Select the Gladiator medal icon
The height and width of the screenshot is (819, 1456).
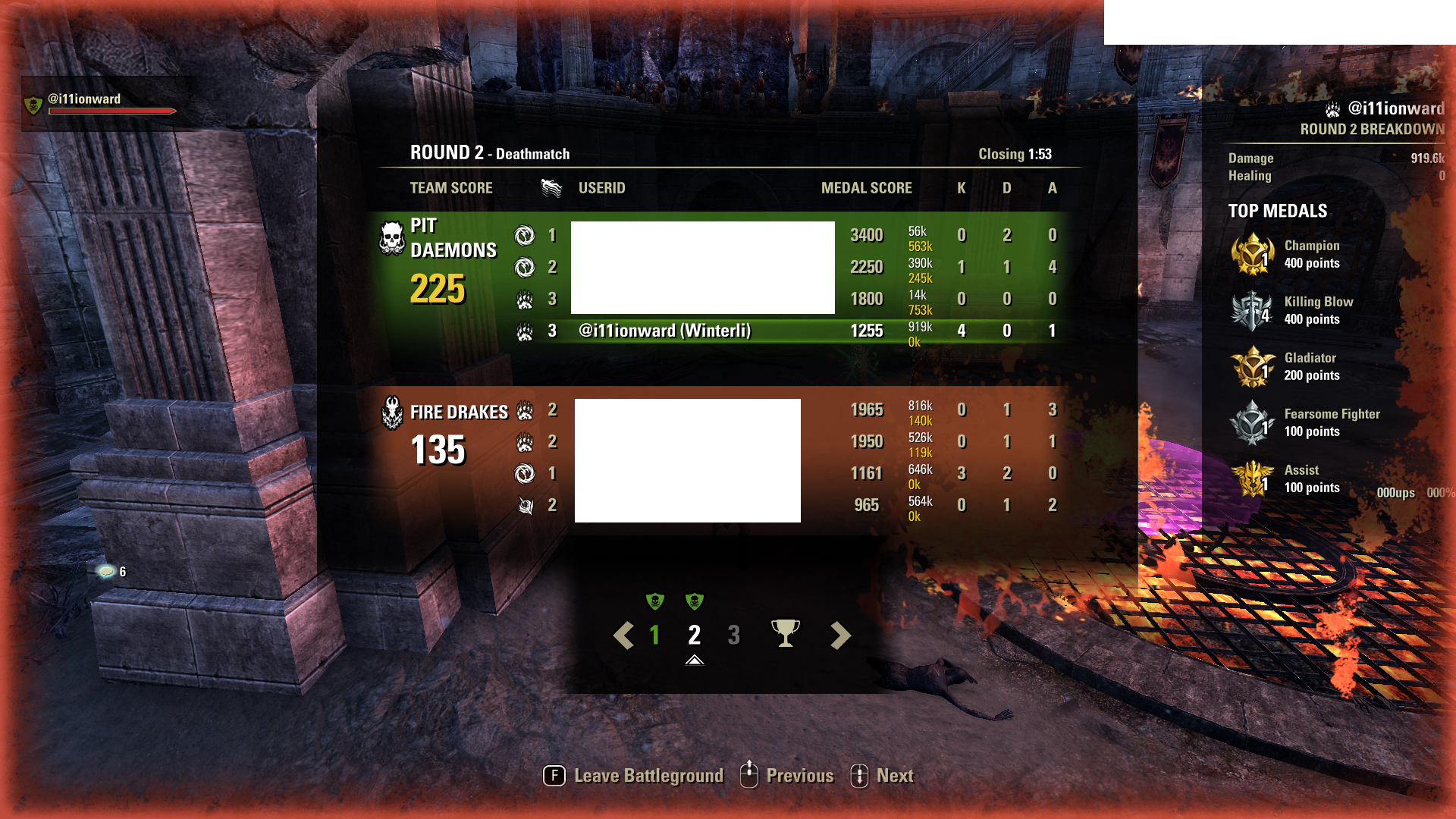click(1253, 366)
